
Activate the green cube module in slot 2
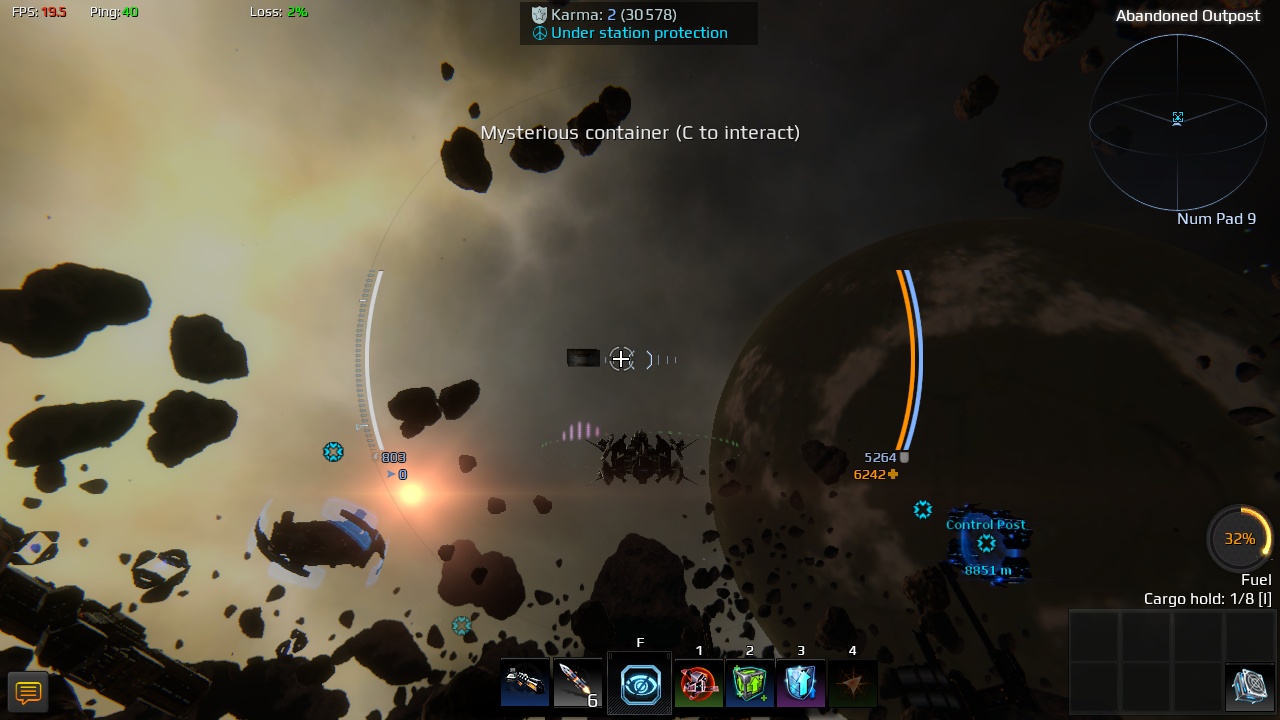tap(749, 683)
